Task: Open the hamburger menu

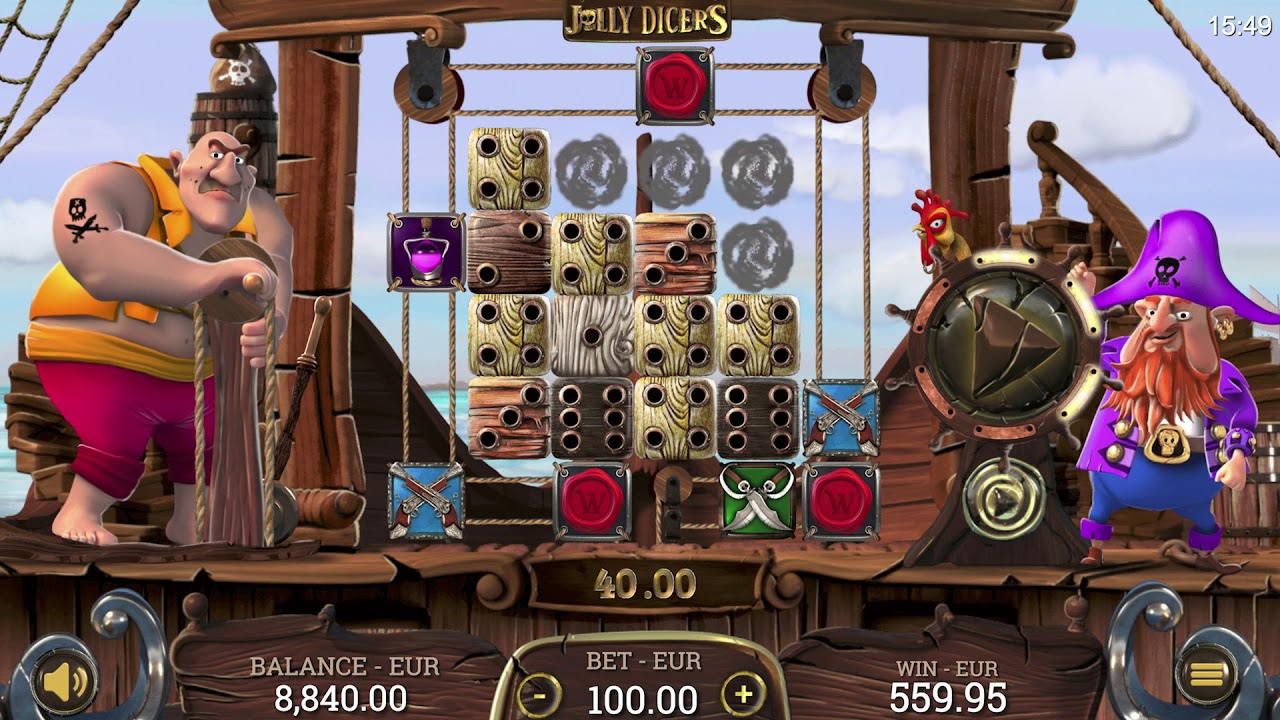Action: point(1206,677)
